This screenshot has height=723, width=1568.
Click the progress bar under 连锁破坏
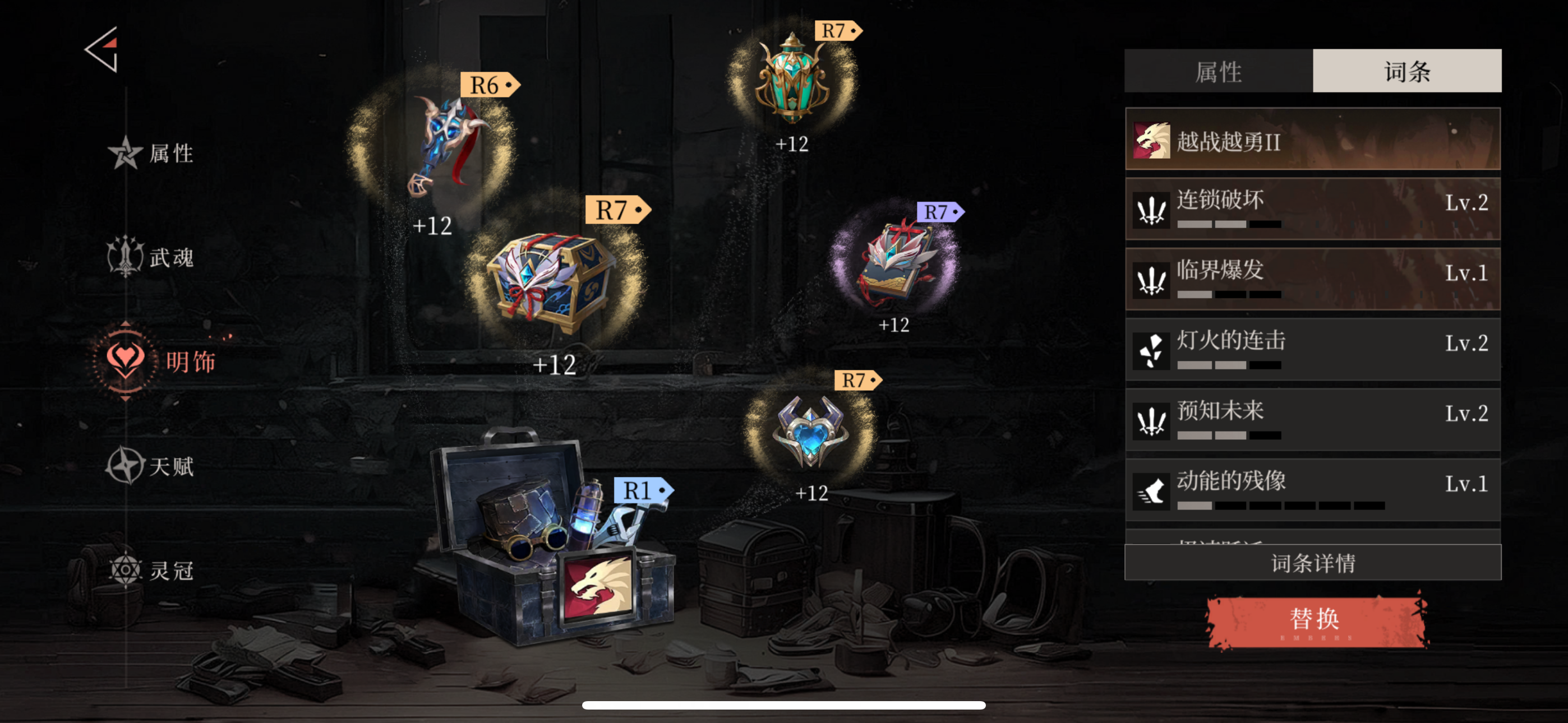tap(1230, 225)
